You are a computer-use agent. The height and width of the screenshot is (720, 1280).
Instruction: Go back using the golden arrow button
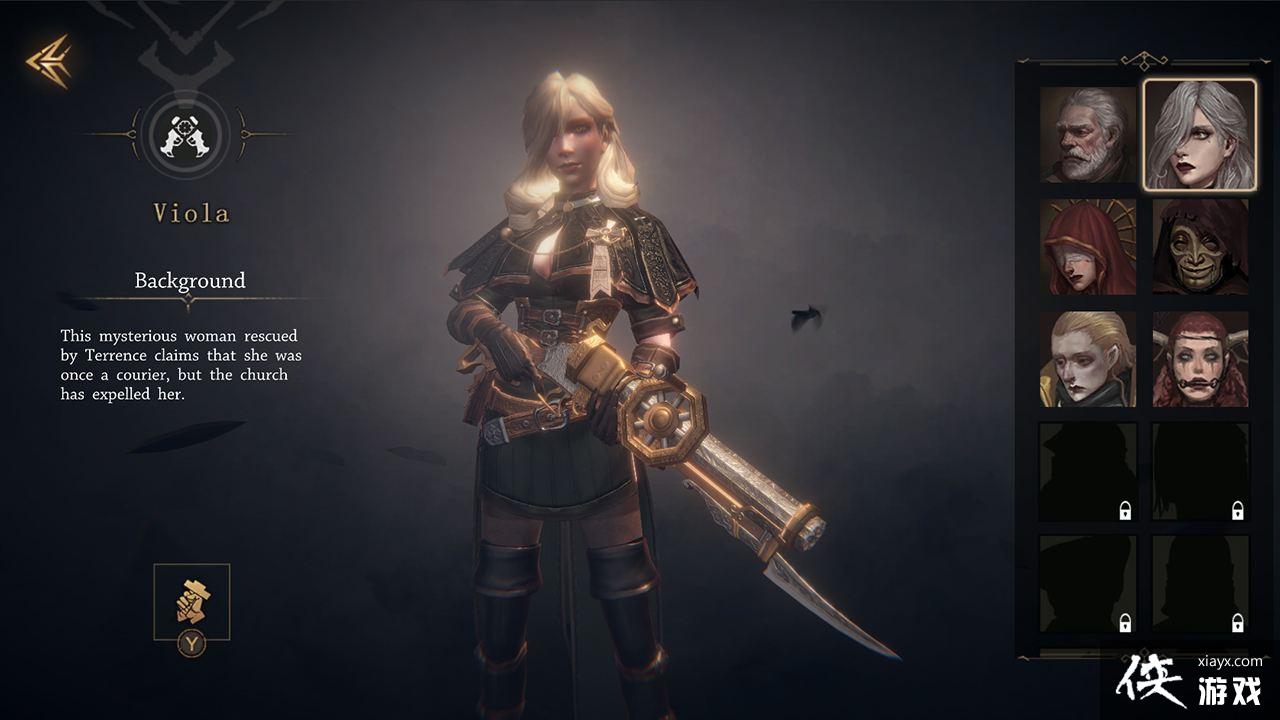click(x=48, y=61)
